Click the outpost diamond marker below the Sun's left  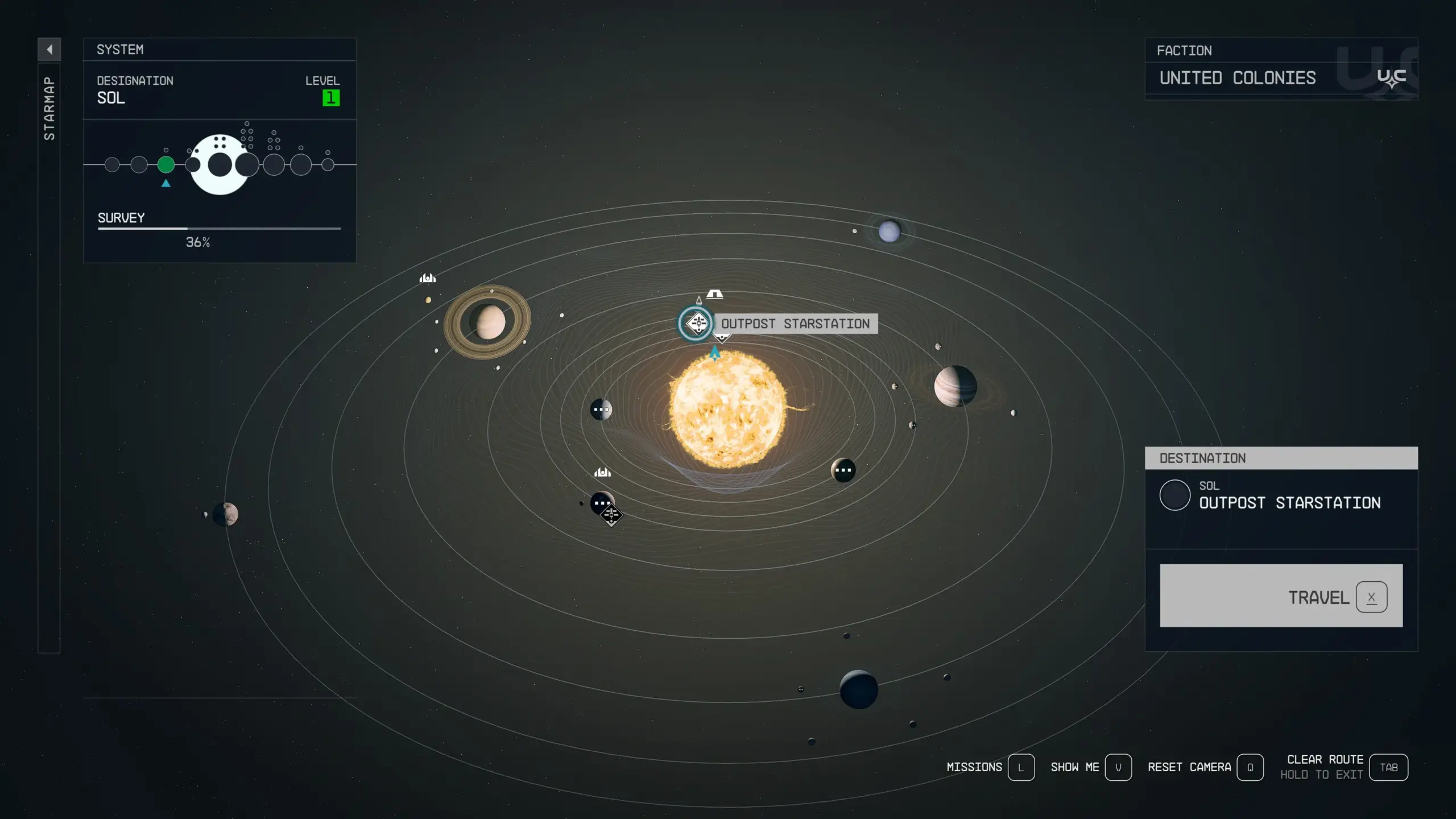(611, 515)
